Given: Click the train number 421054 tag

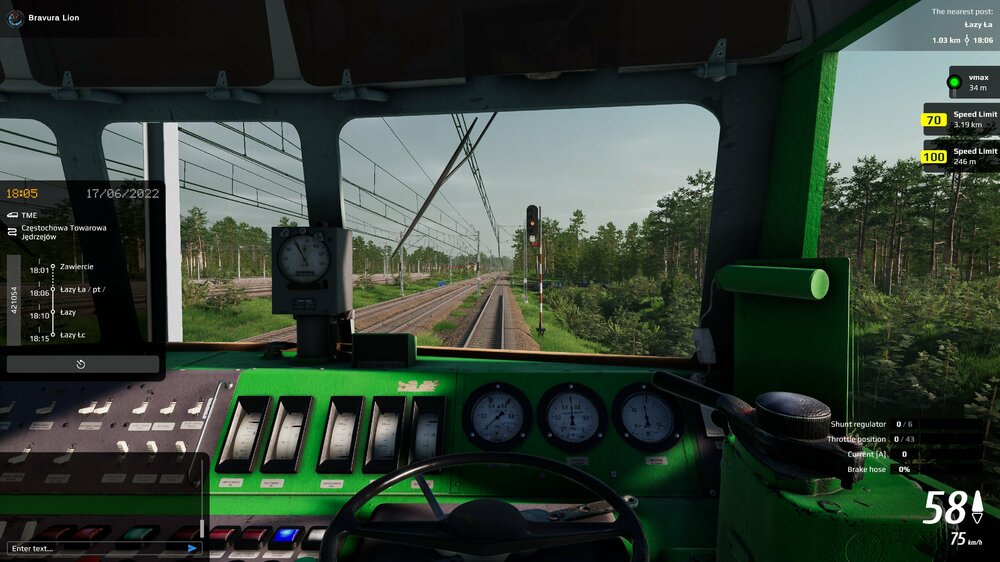Looking at the screenshot, I should [x=14, y=300].
